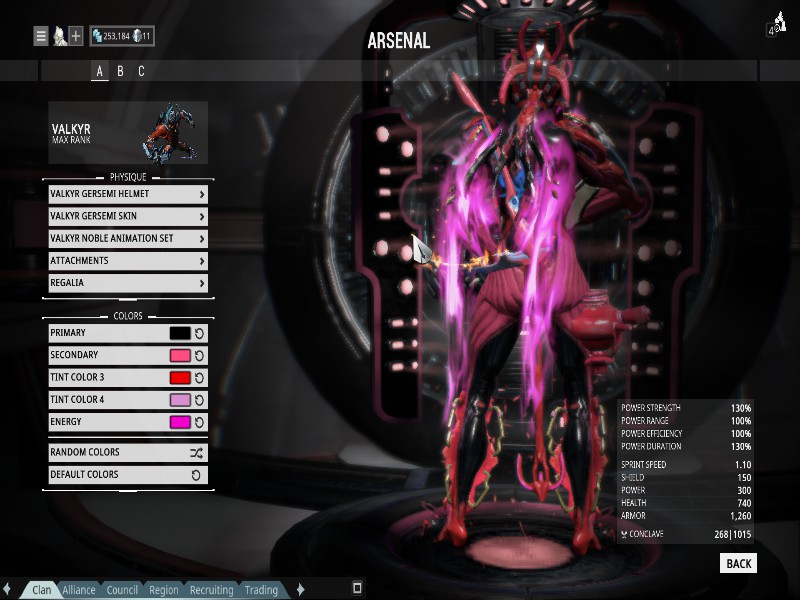Image resolution: width=800 pixels, height=600 pixels.
Task: Switch to appearance config B
Action: coord(120,71)
